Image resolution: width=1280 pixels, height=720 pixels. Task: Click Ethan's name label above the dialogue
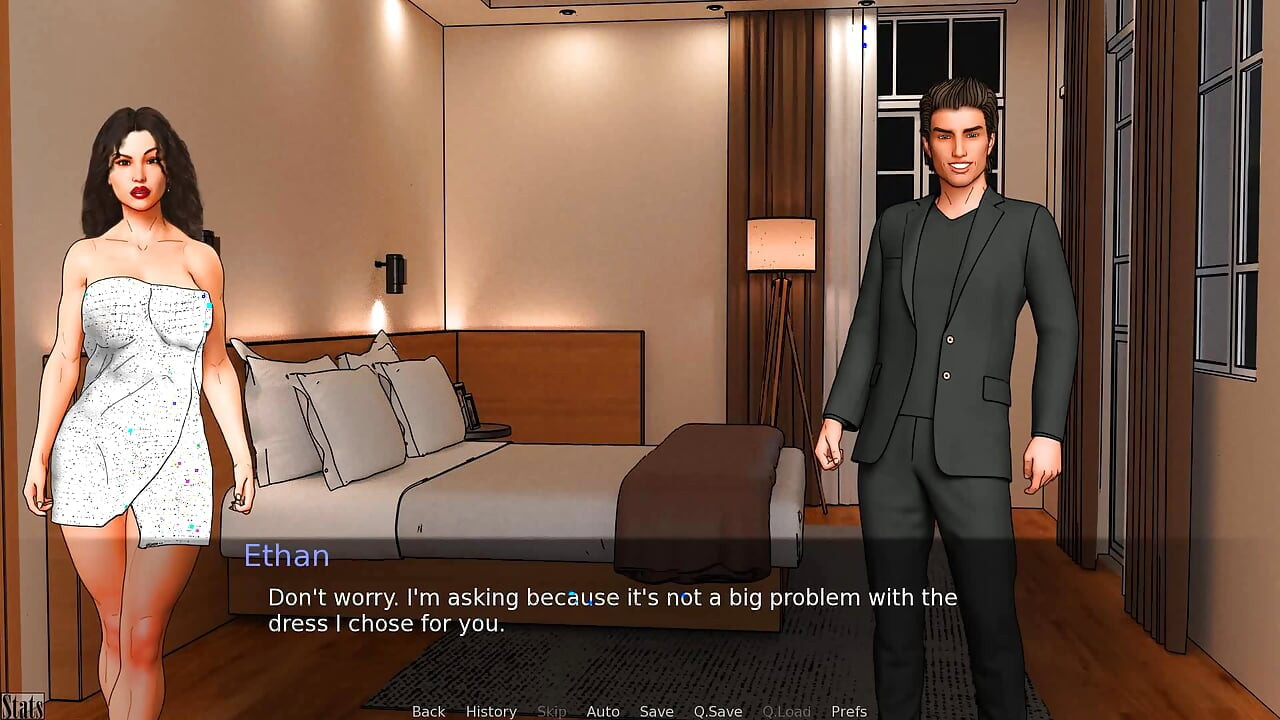pos(288,556)
